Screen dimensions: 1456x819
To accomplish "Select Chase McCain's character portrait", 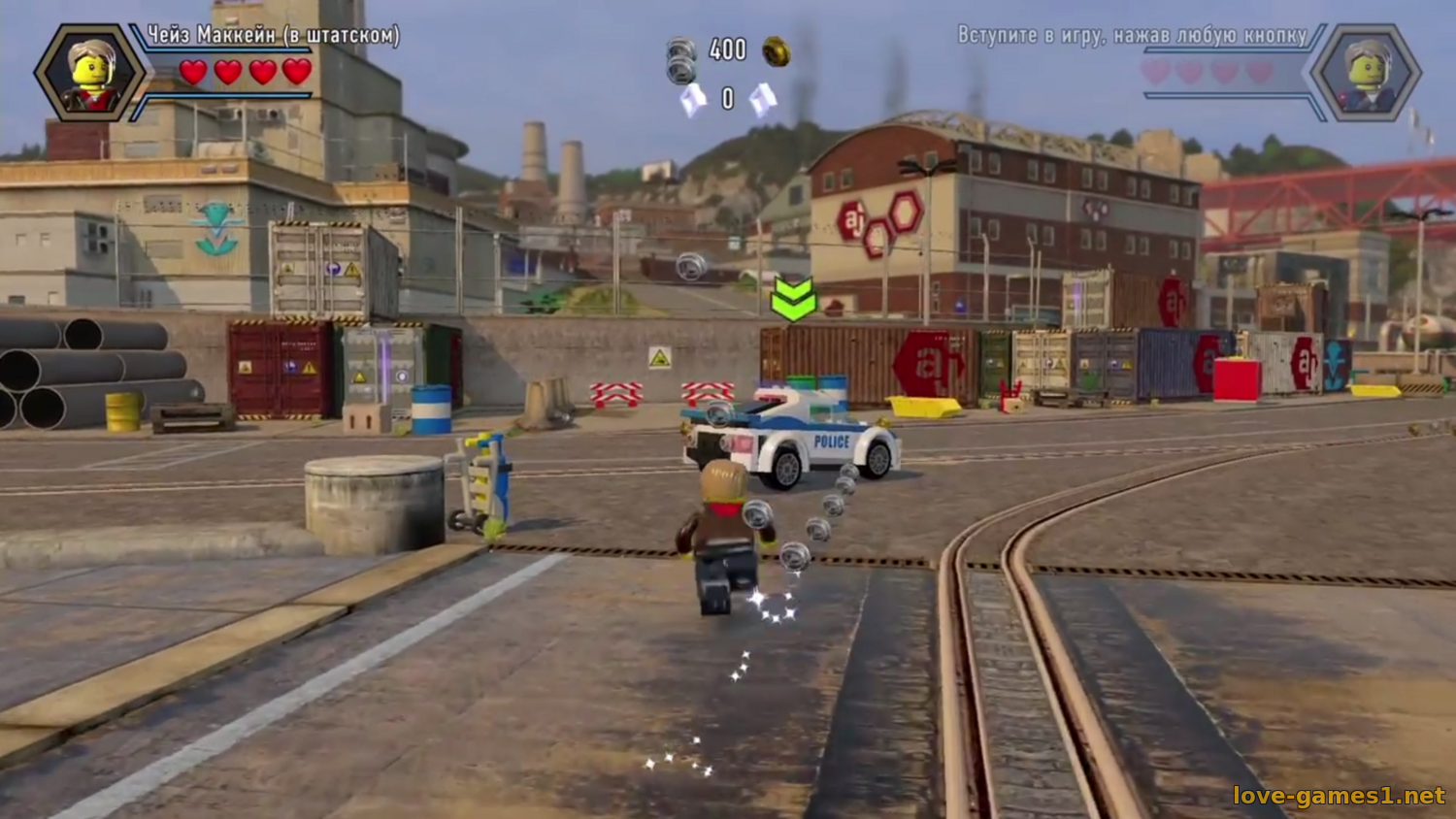I will (90, 73).
